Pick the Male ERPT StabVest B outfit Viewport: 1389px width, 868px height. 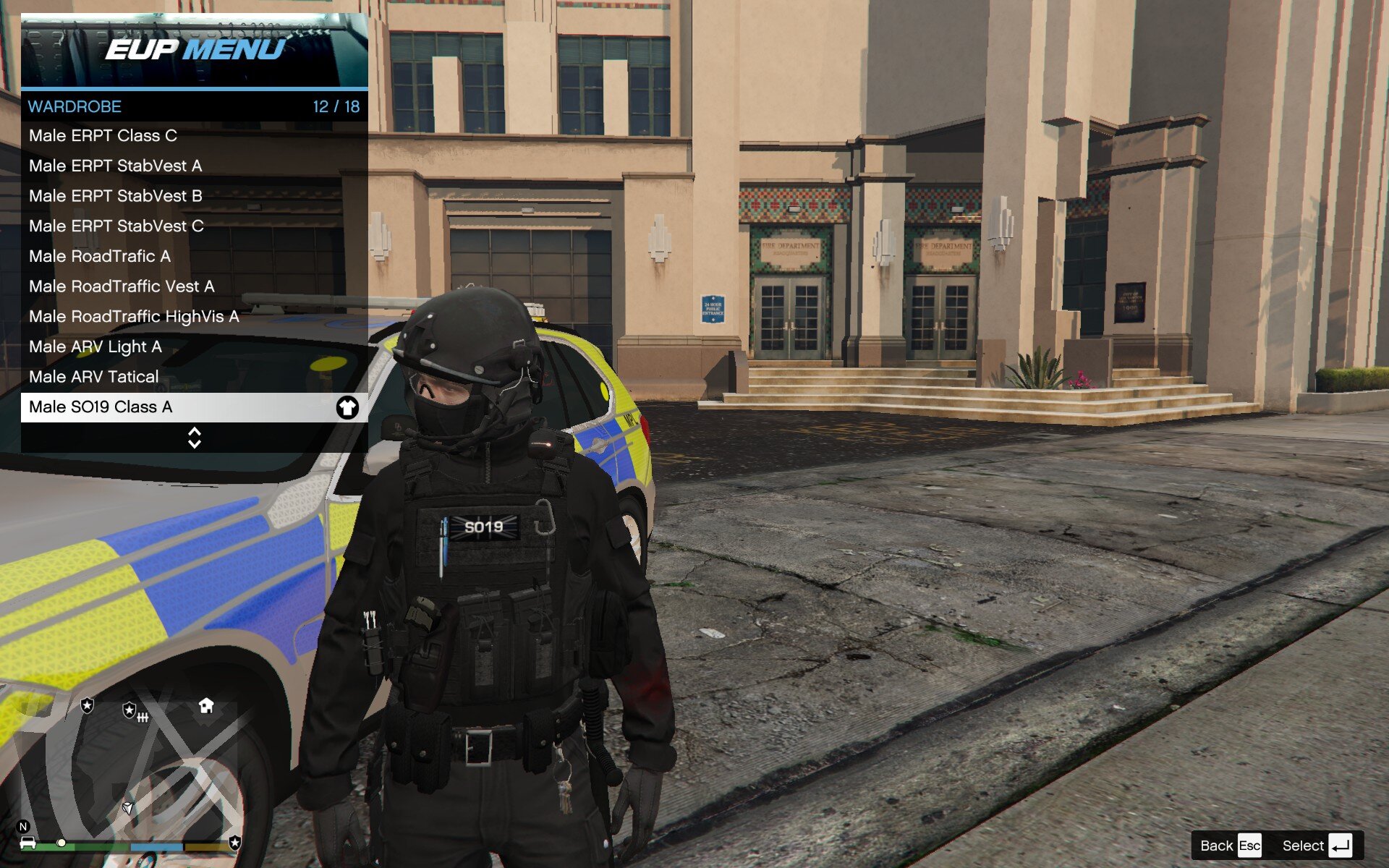(194, 196)
